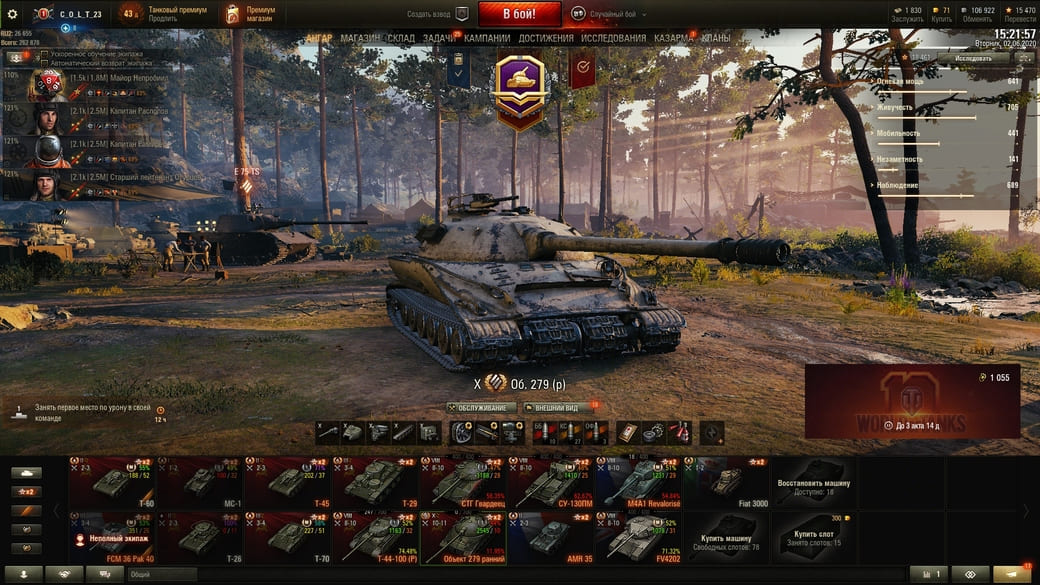Go to the ДОСТИЖЕНИЯ tab

point(546,38)
